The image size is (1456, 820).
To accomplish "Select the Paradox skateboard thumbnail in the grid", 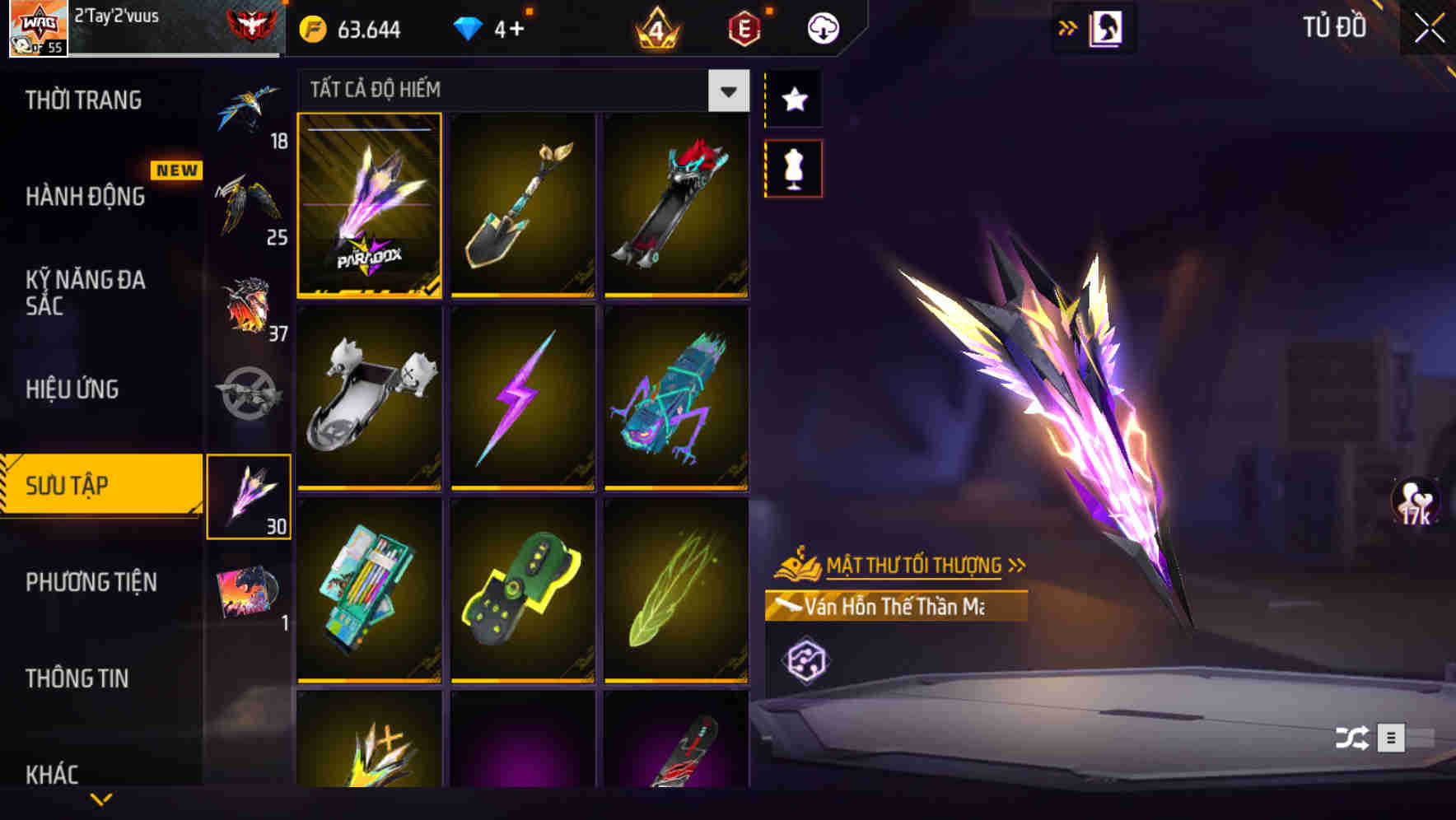I will (x=370, y=206).
